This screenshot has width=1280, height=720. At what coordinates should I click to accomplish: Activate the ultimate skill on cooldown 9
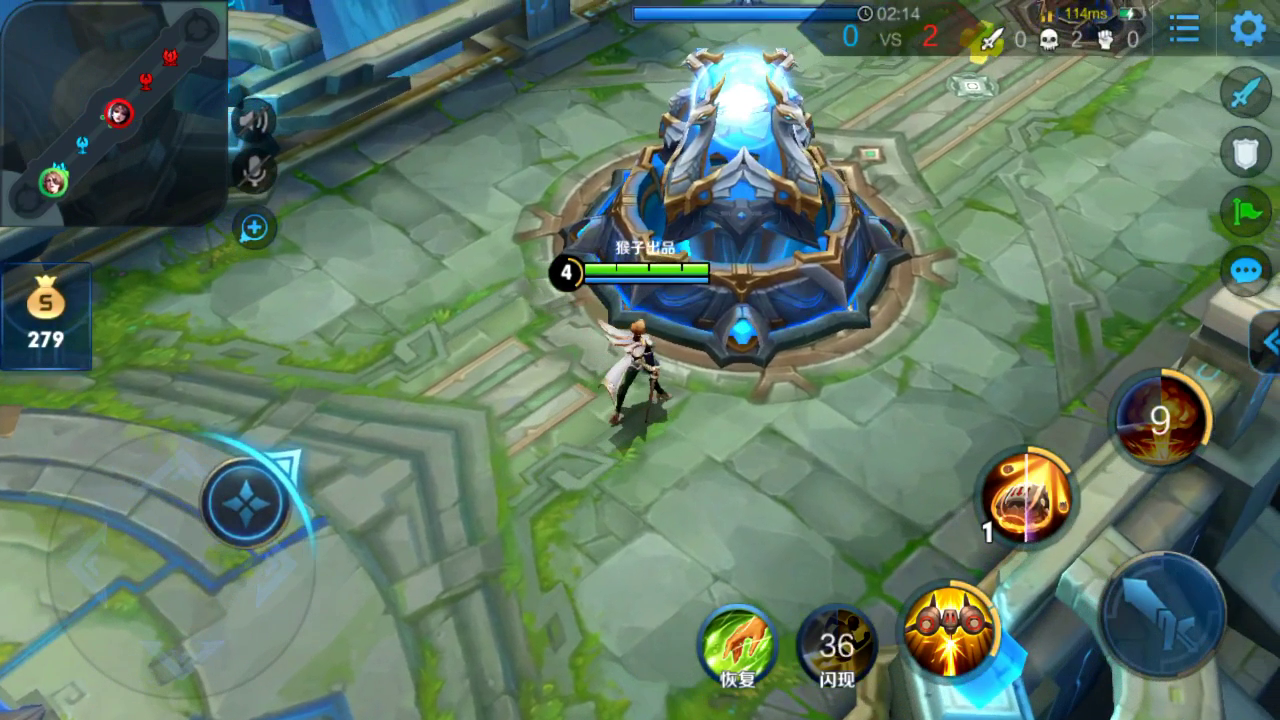coord(1159,420)
